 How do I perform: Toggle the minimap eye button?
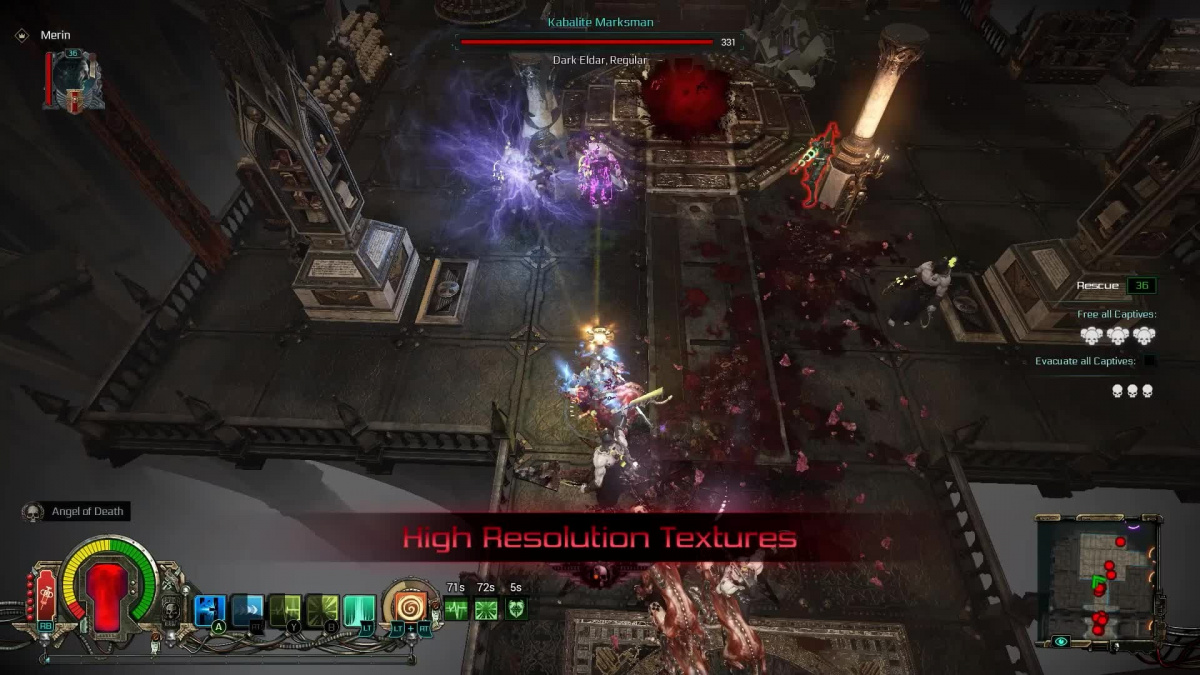pyautogui.click(x=1060, y=642)
